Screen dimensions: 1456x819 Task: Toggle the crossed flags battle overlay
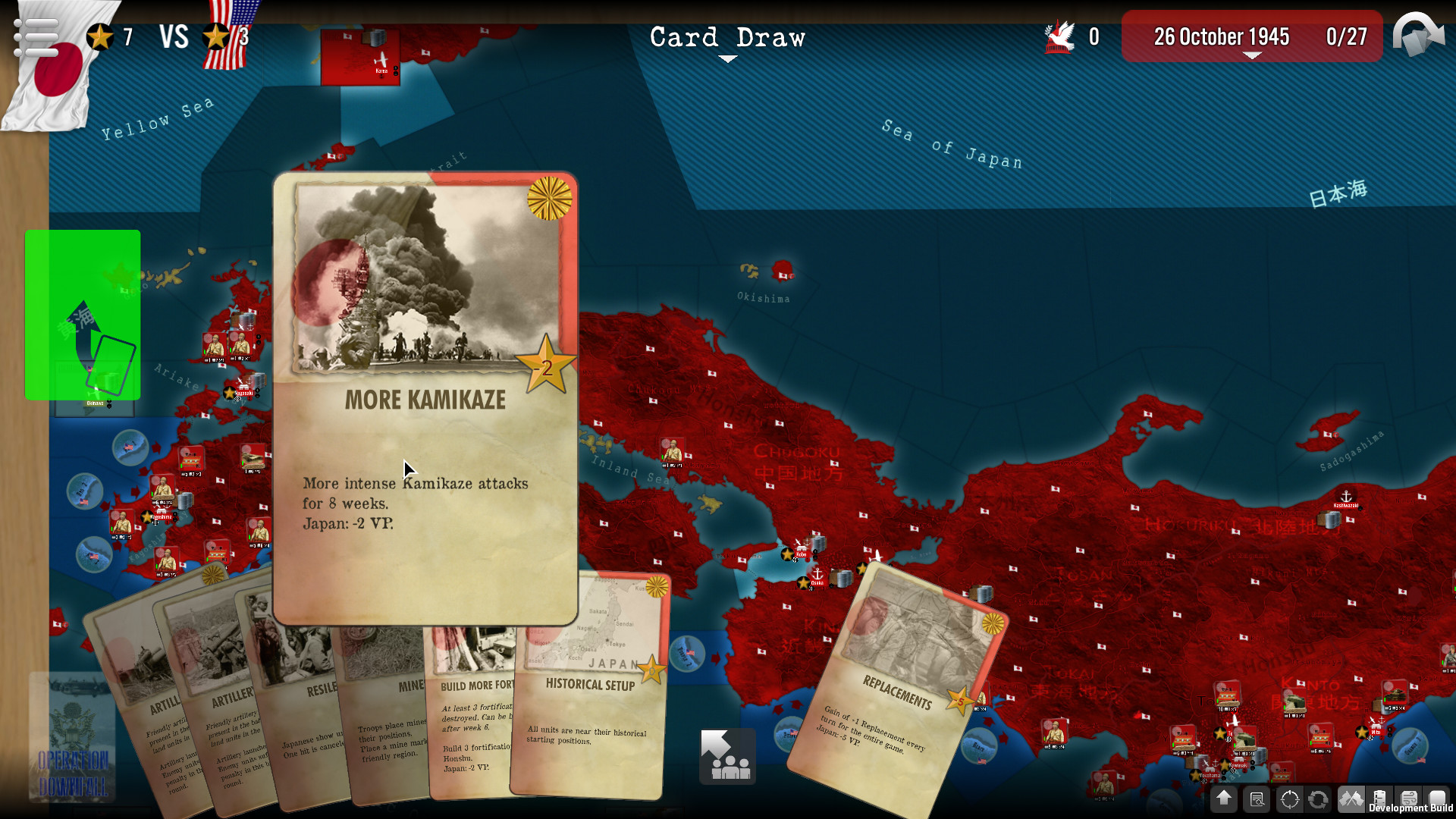[x=1351, y=800]
